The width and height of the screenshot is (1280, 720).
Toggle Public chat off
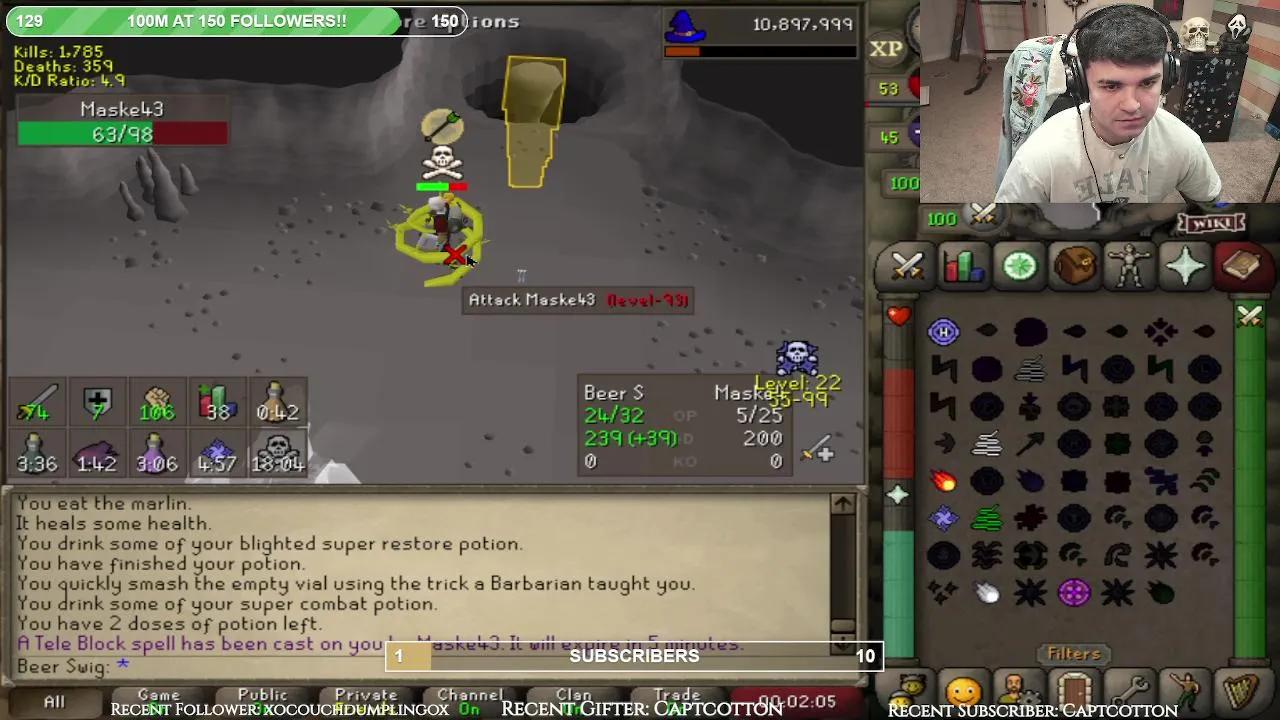(263, 695)
